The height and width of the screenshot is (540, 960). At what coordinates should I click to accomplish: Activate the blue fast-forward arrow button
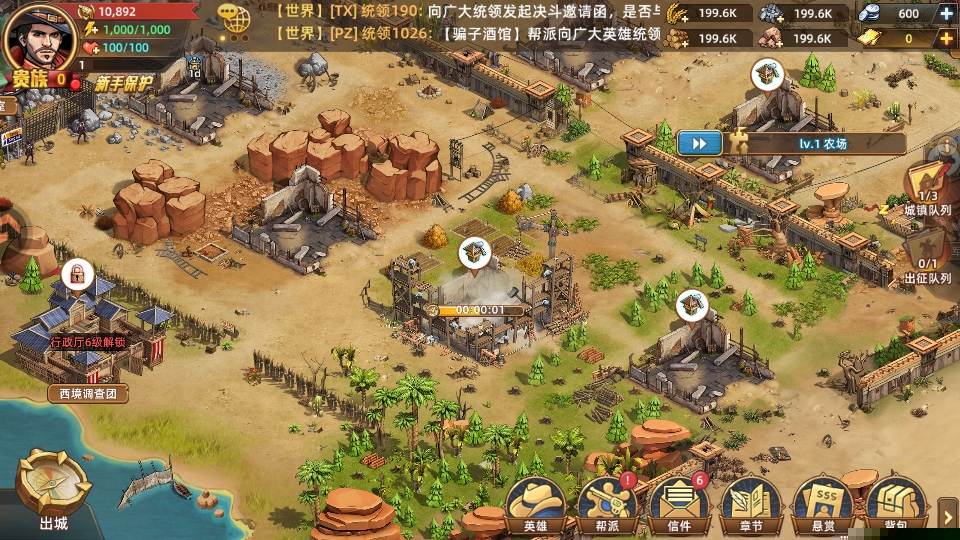700,143
